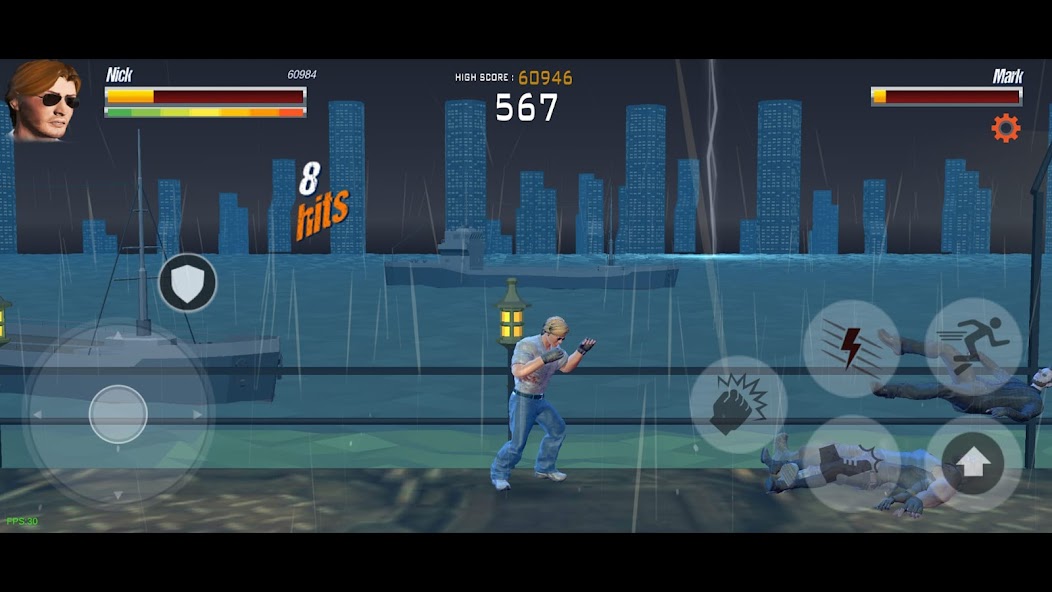The width and height of the screenshot is (1052, 592).
Task: Activate the lightning bolt special attack
Action: pos(851,348)
